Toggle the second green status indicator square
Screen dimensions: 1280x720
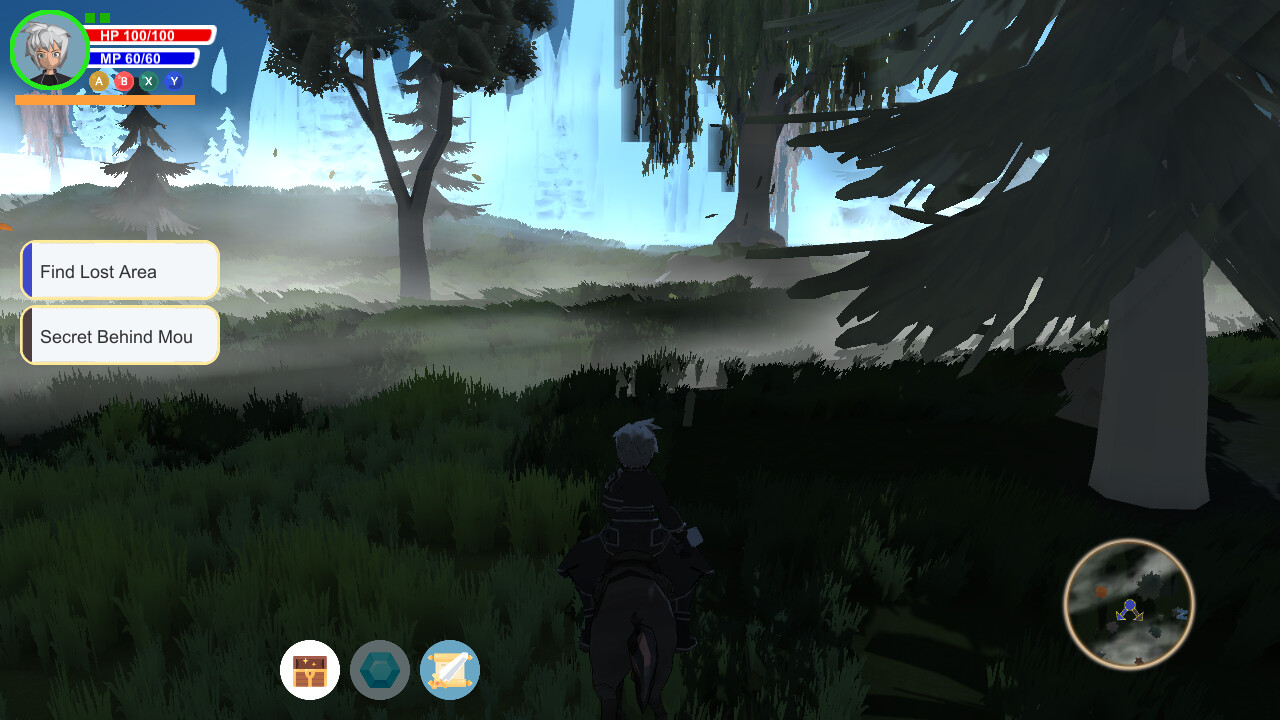tap(104, 18)
